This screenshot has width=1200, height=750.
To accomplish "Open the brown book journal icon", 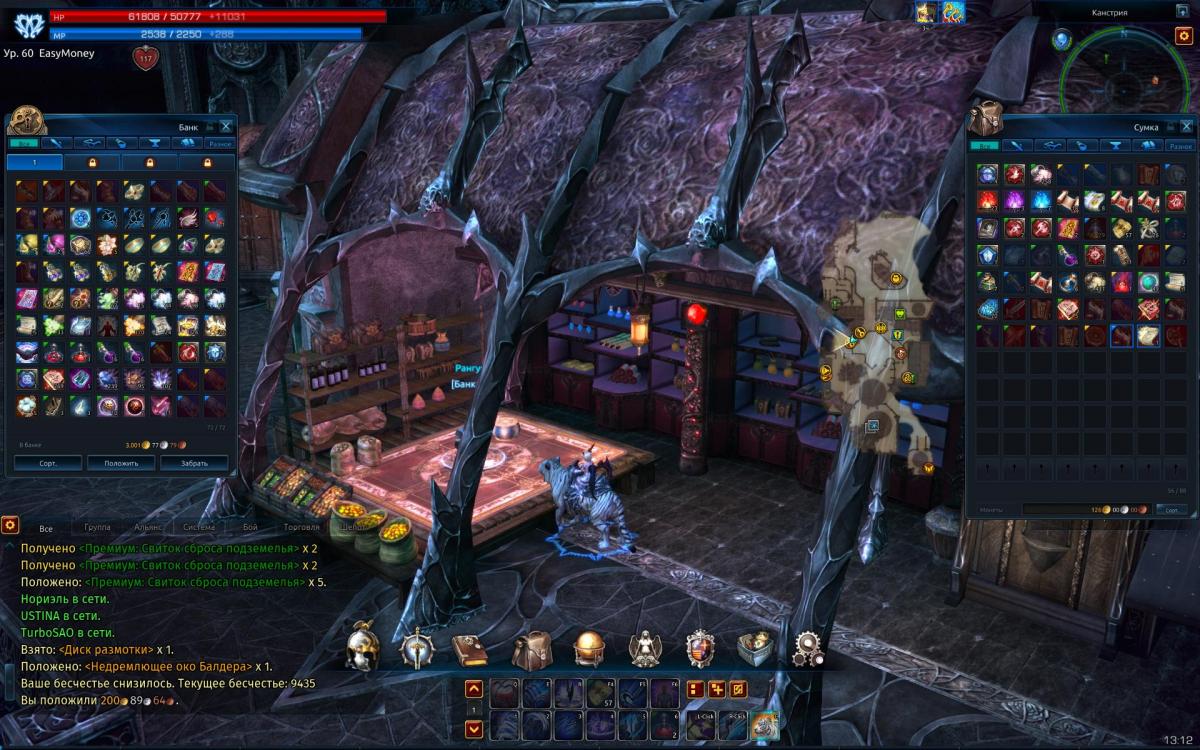I will pos(468,650).
